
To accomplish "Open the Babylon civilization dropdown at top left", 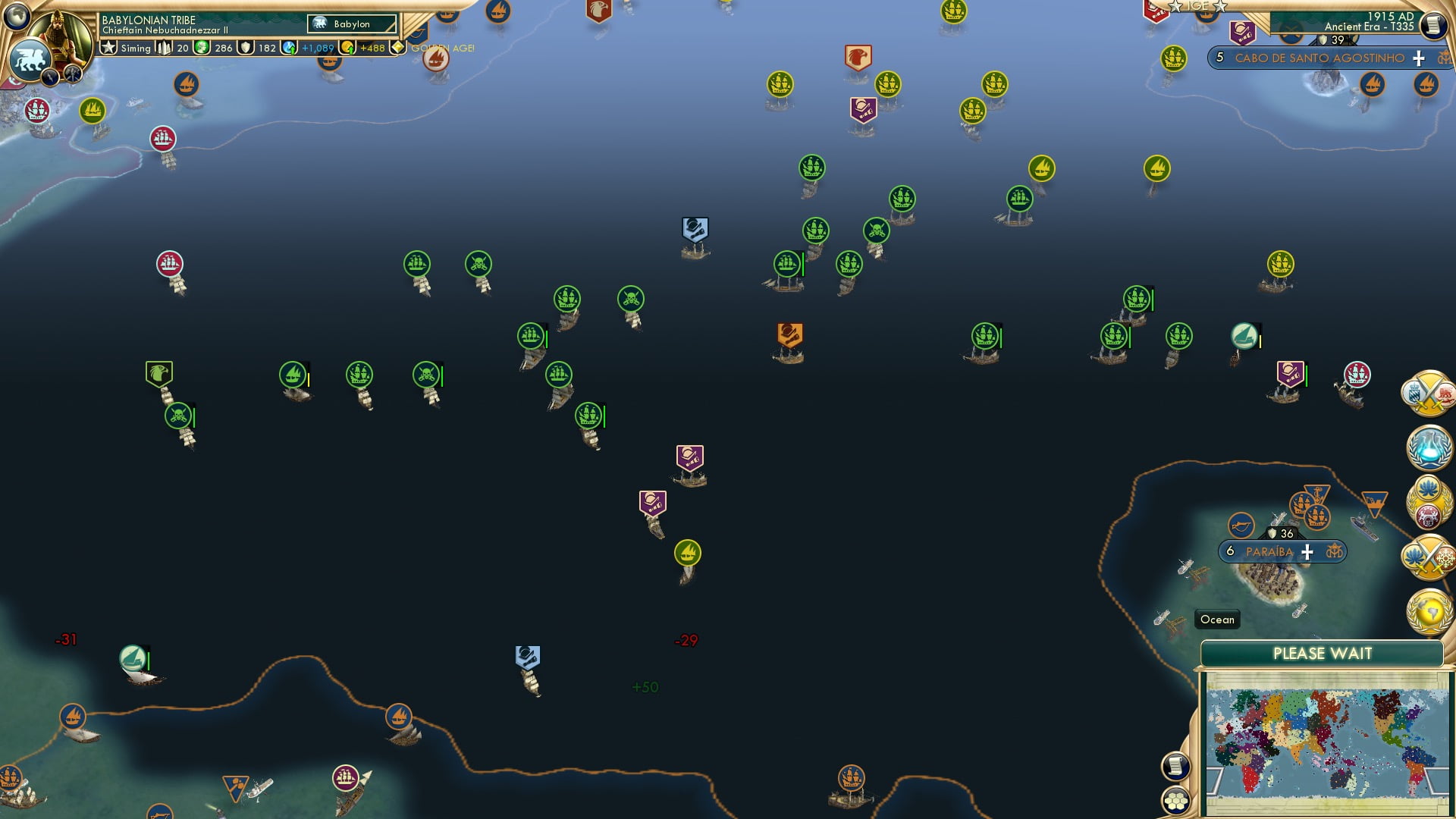I will pyautogui.click(x=352, y=24).
